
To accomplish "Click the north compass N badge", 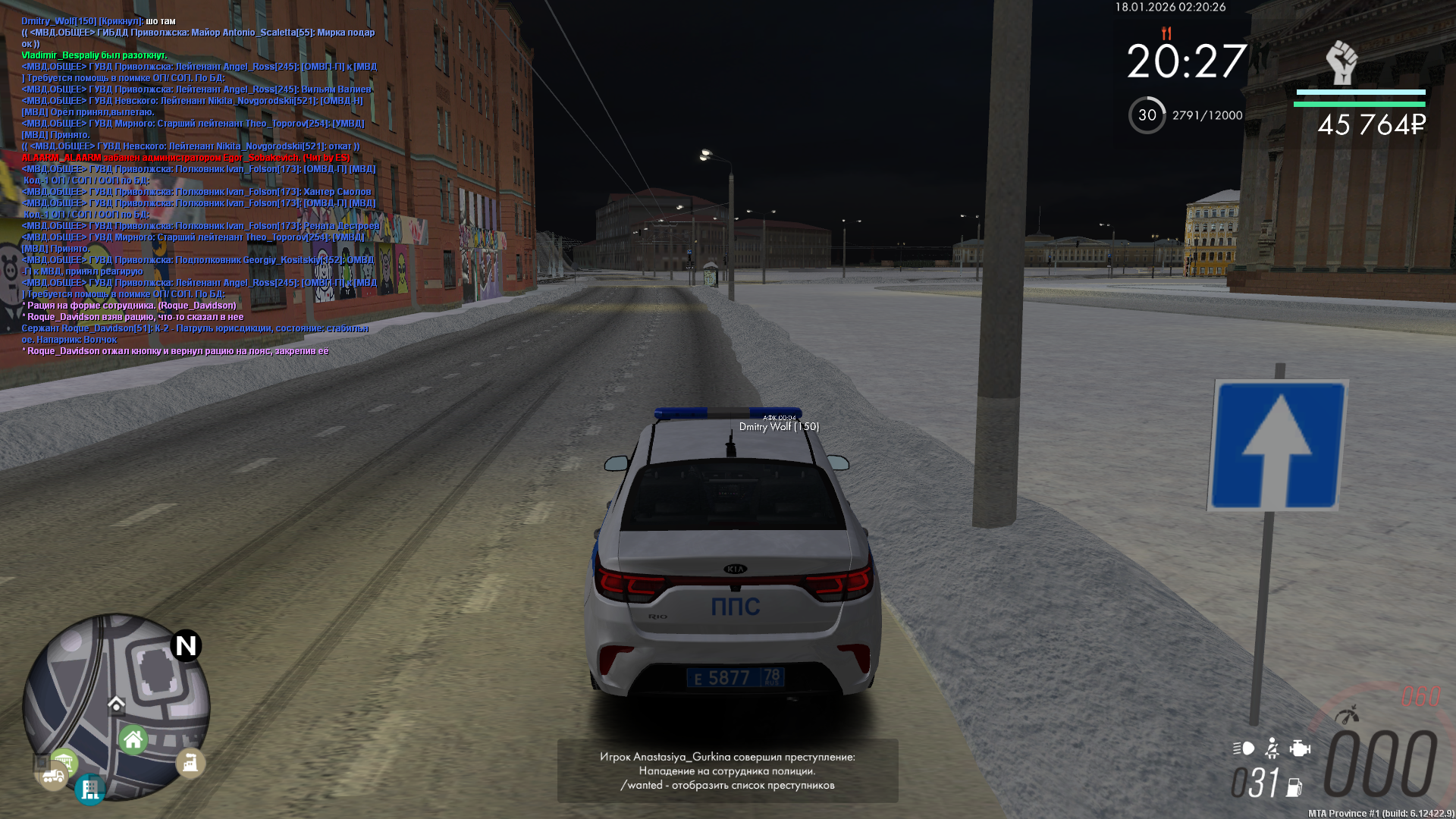I will [186, 646].
